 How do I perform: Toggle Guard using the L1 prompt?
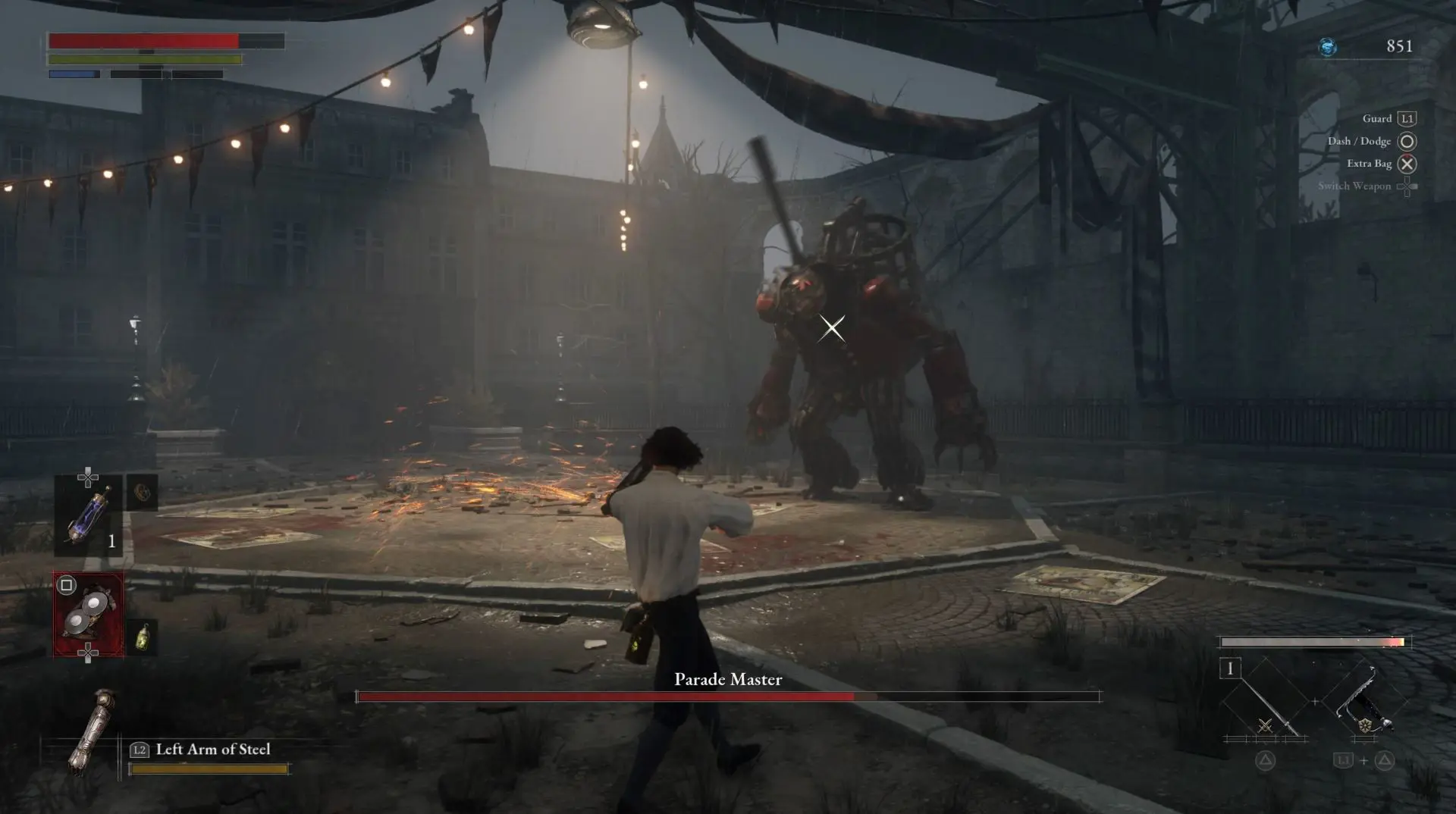click(1407, 118)
